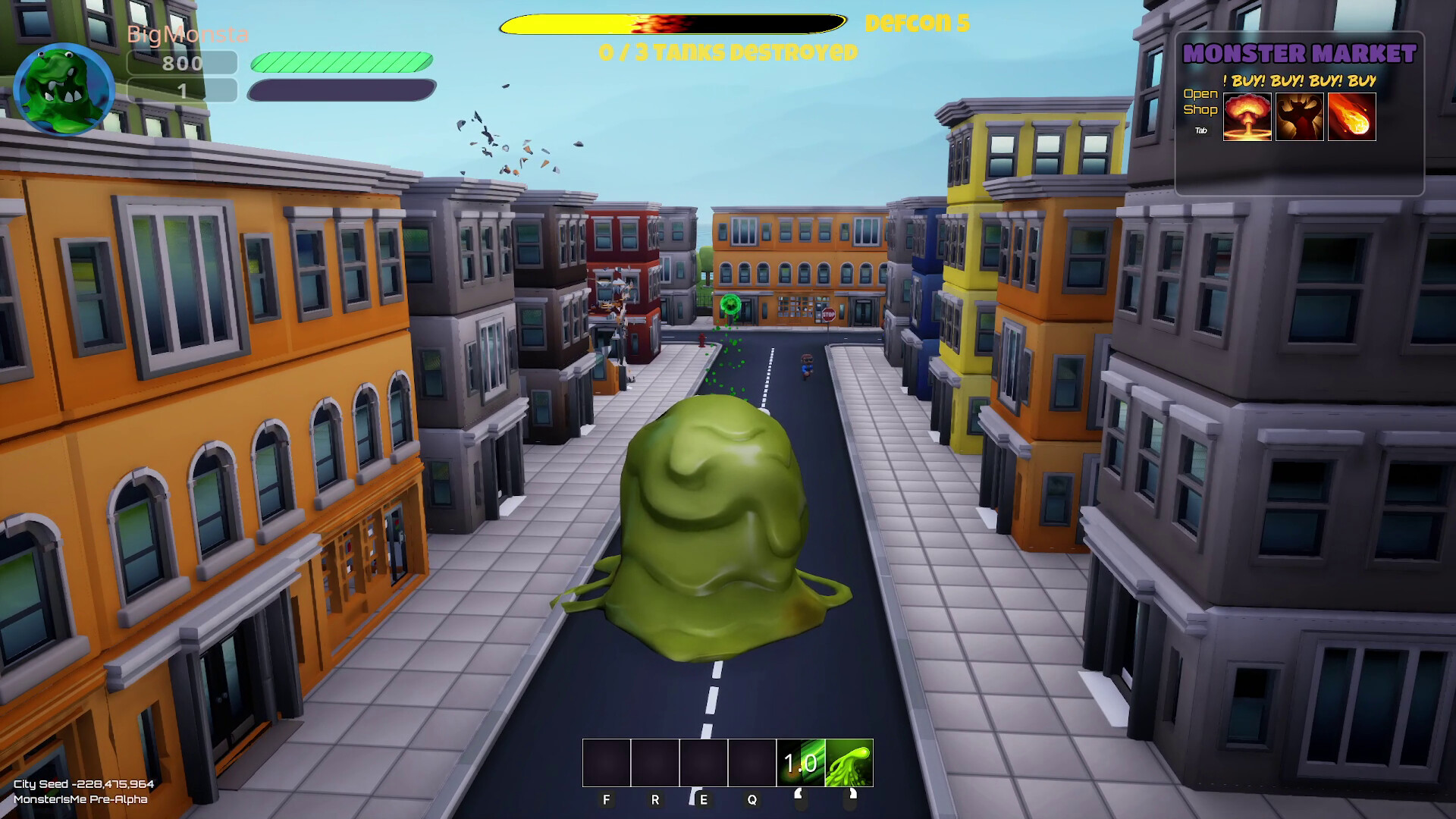Select the nuclear explosion ability in Monster Market

[1246, 116]
